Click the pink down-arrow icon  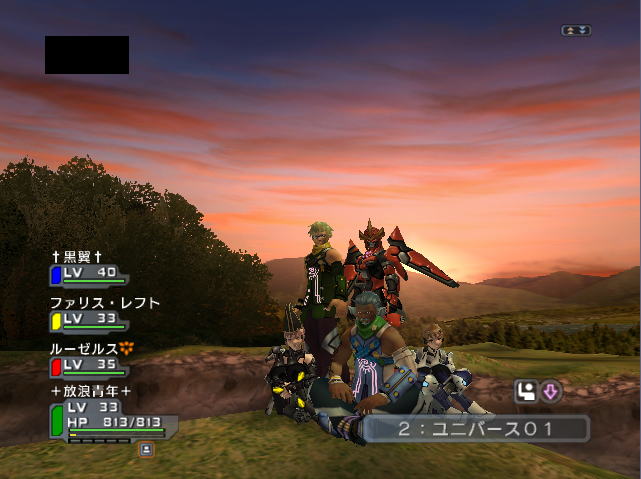(551, 392)
